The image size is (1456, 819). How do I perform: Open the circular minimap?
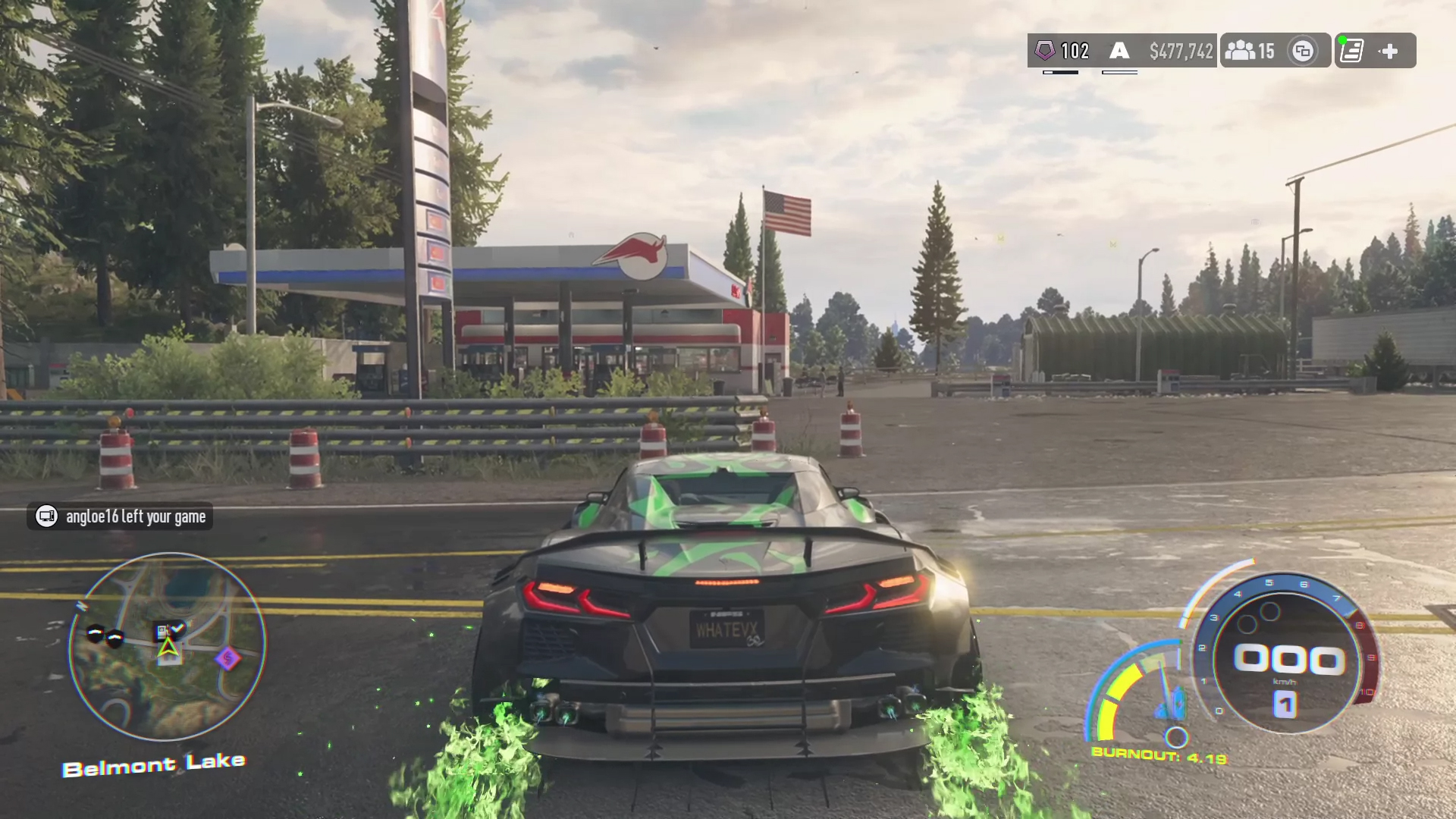point(167,647)
